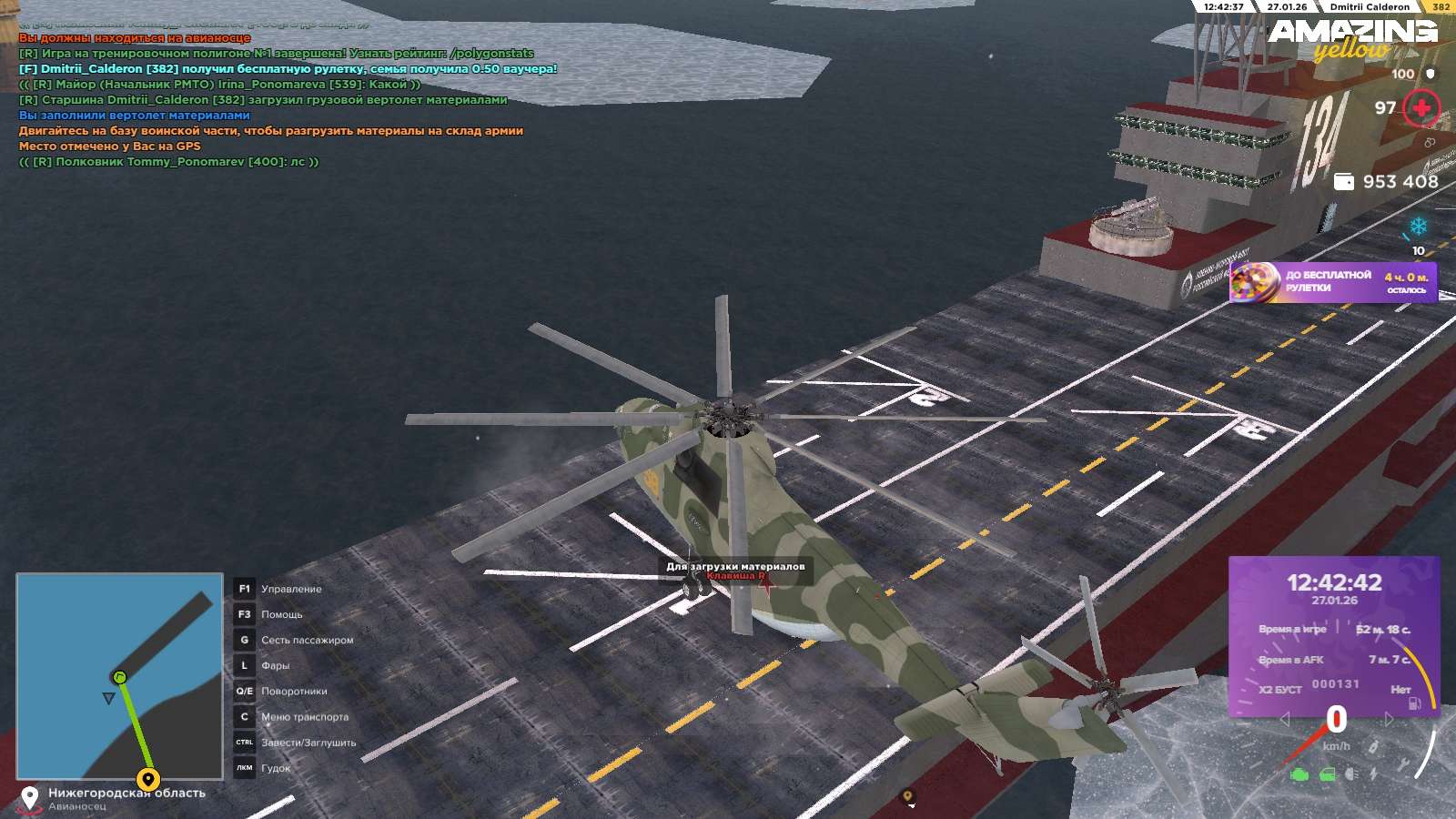This screenshot has height=819, width=1456.
Task: Click the green door lock indicator icon
Action: (x=1328, y=774)
